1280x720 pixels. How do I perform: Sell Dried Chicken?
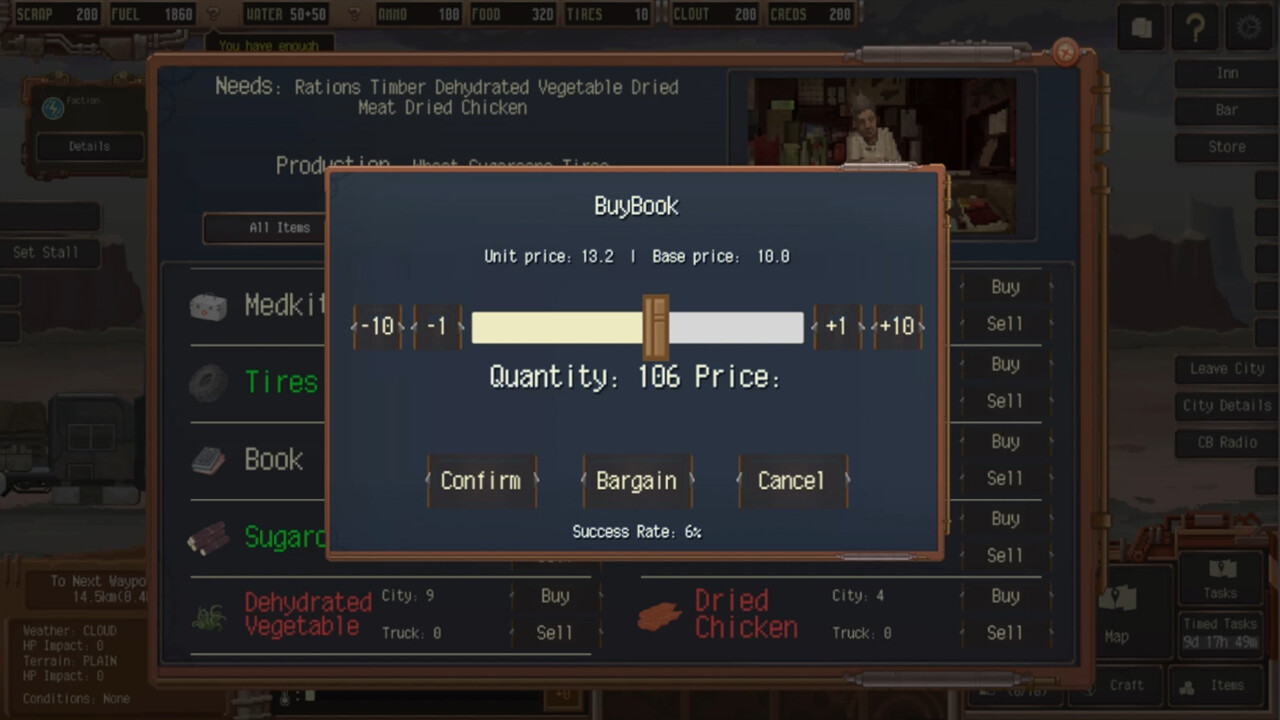click(1004, 633)
